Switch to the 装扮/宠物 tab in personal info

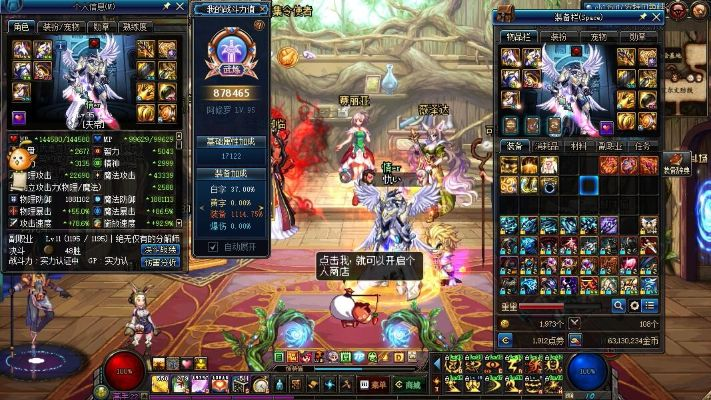tap(59, 27)
